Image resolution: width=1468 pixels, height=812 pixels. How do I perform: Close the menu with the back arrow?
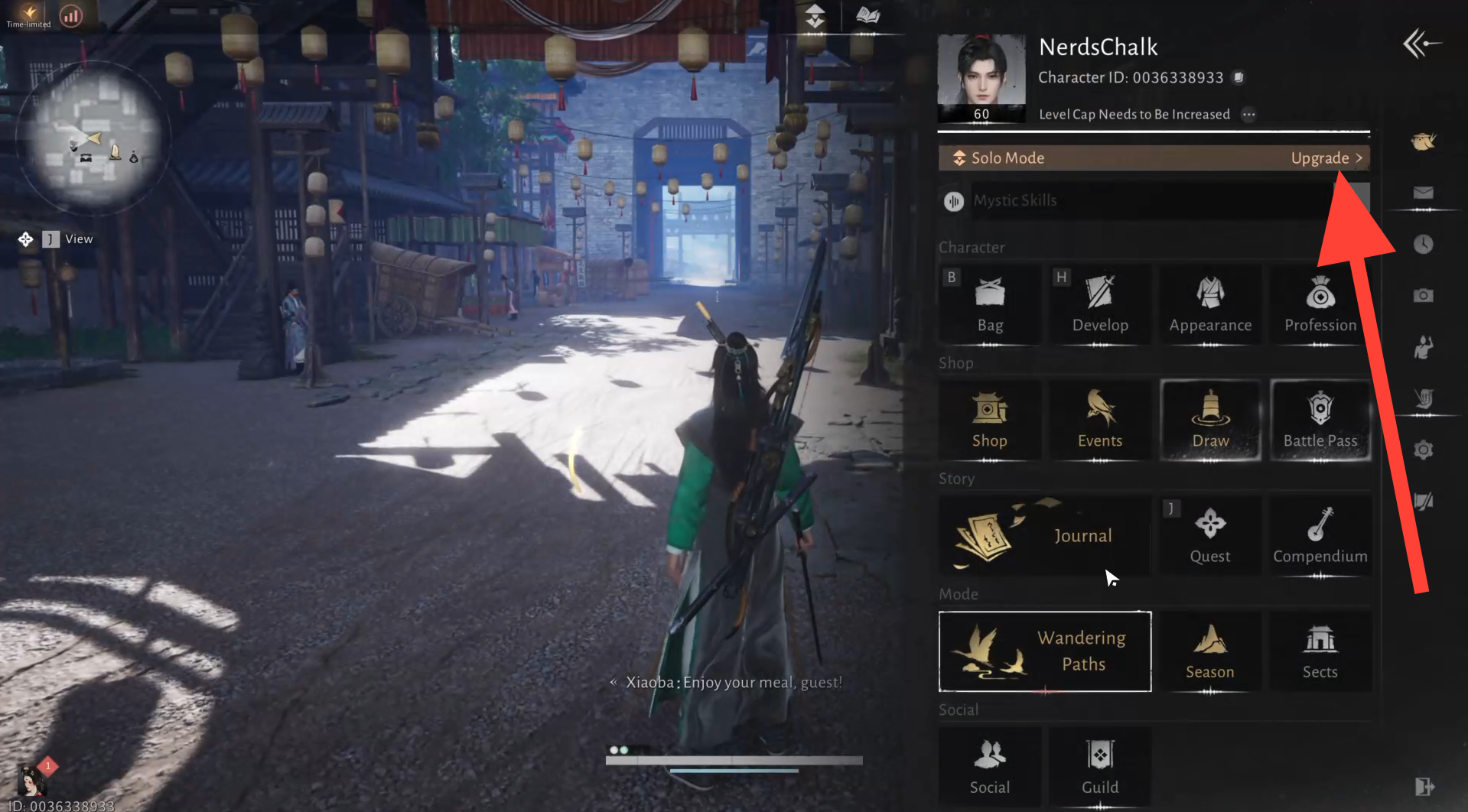1422,44
